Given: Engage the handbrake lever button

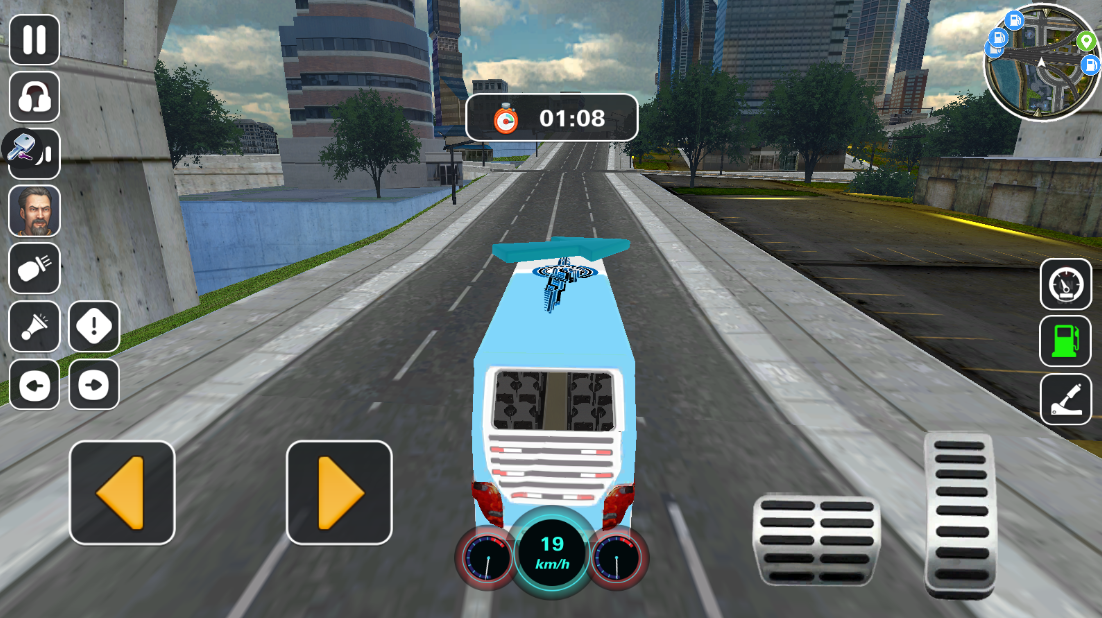Looking at the screenshot, I should click(1065, 399).
